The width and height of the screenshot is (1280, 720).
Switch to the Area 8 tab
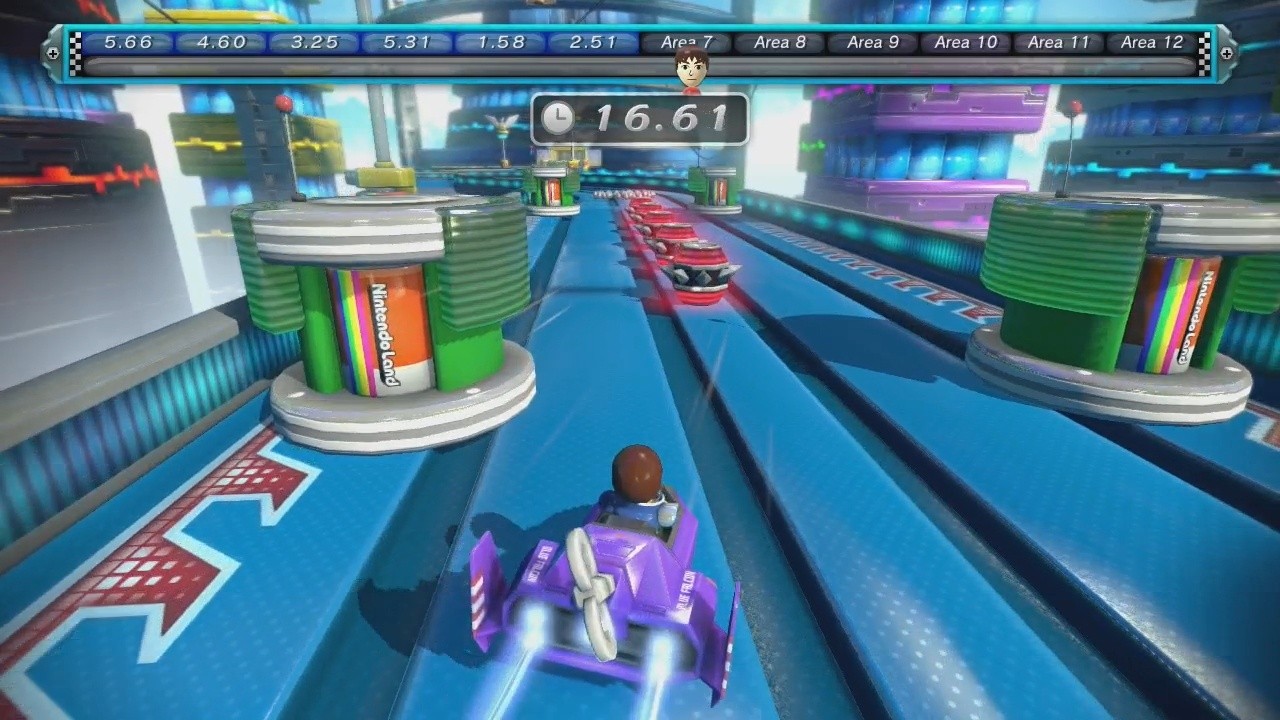[779, 42]
